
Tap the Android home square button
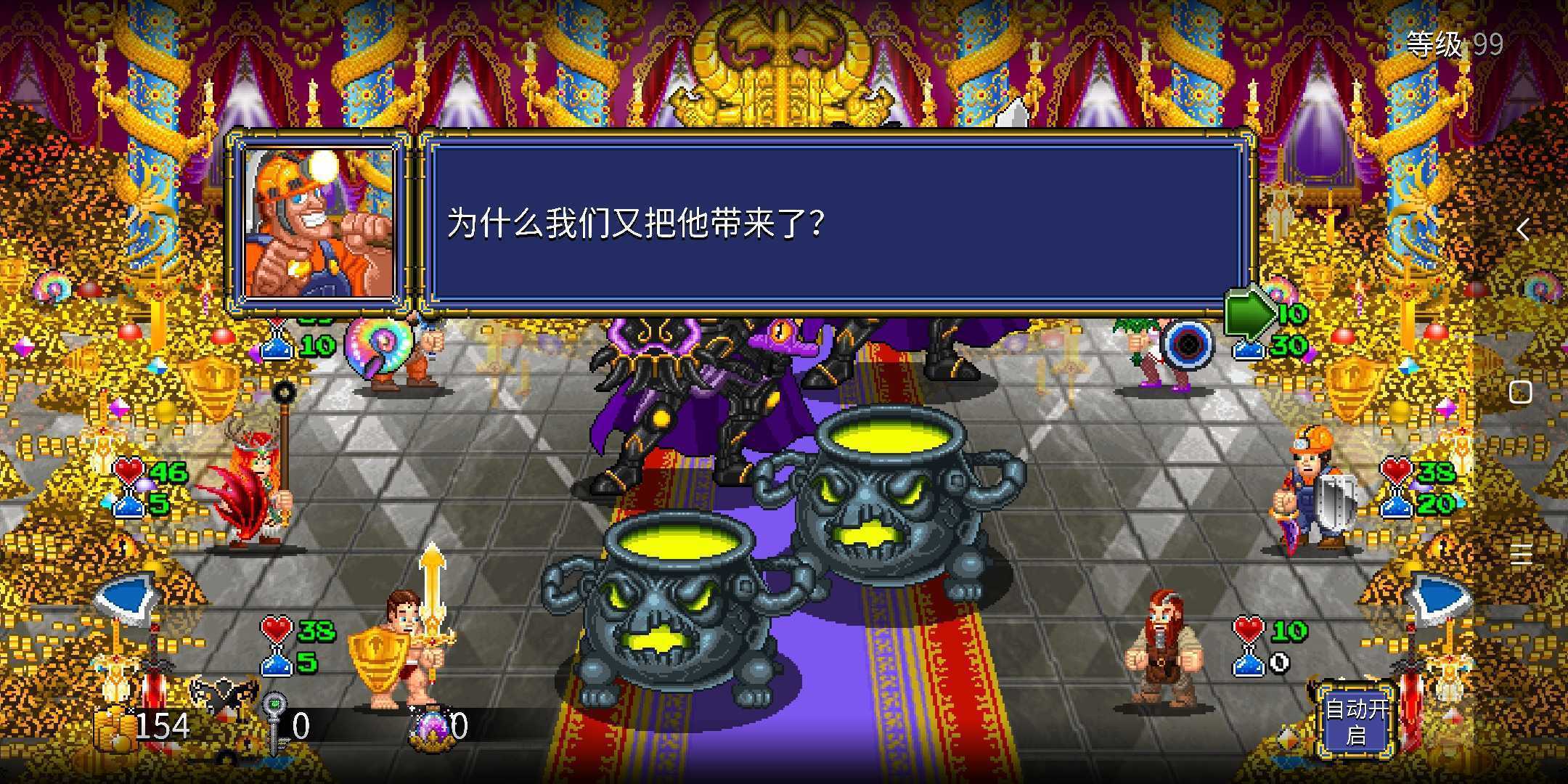pos(1520,393)
